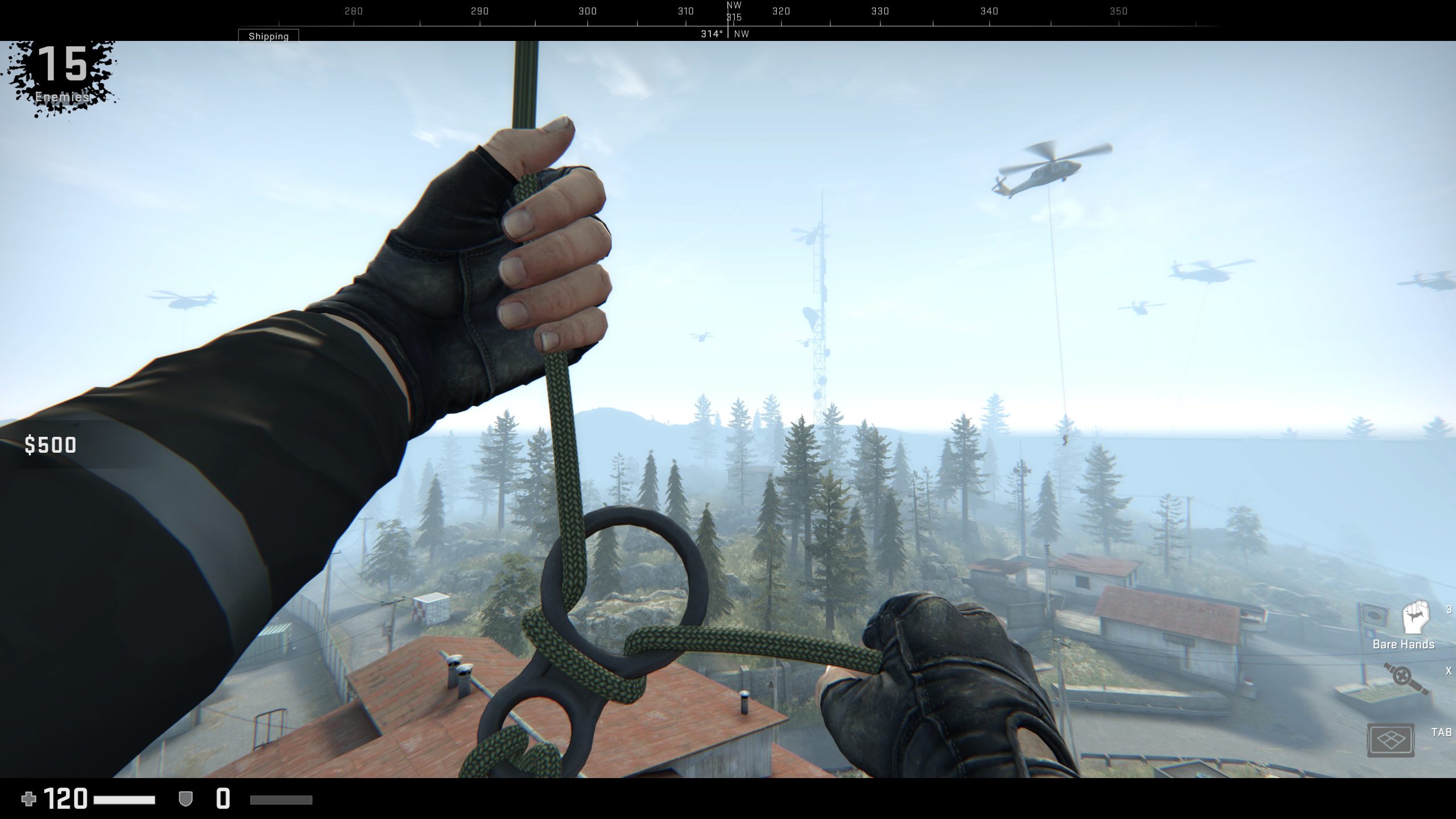
Task: Click the 320 mark on the compass bar
Action: point(781,11)
